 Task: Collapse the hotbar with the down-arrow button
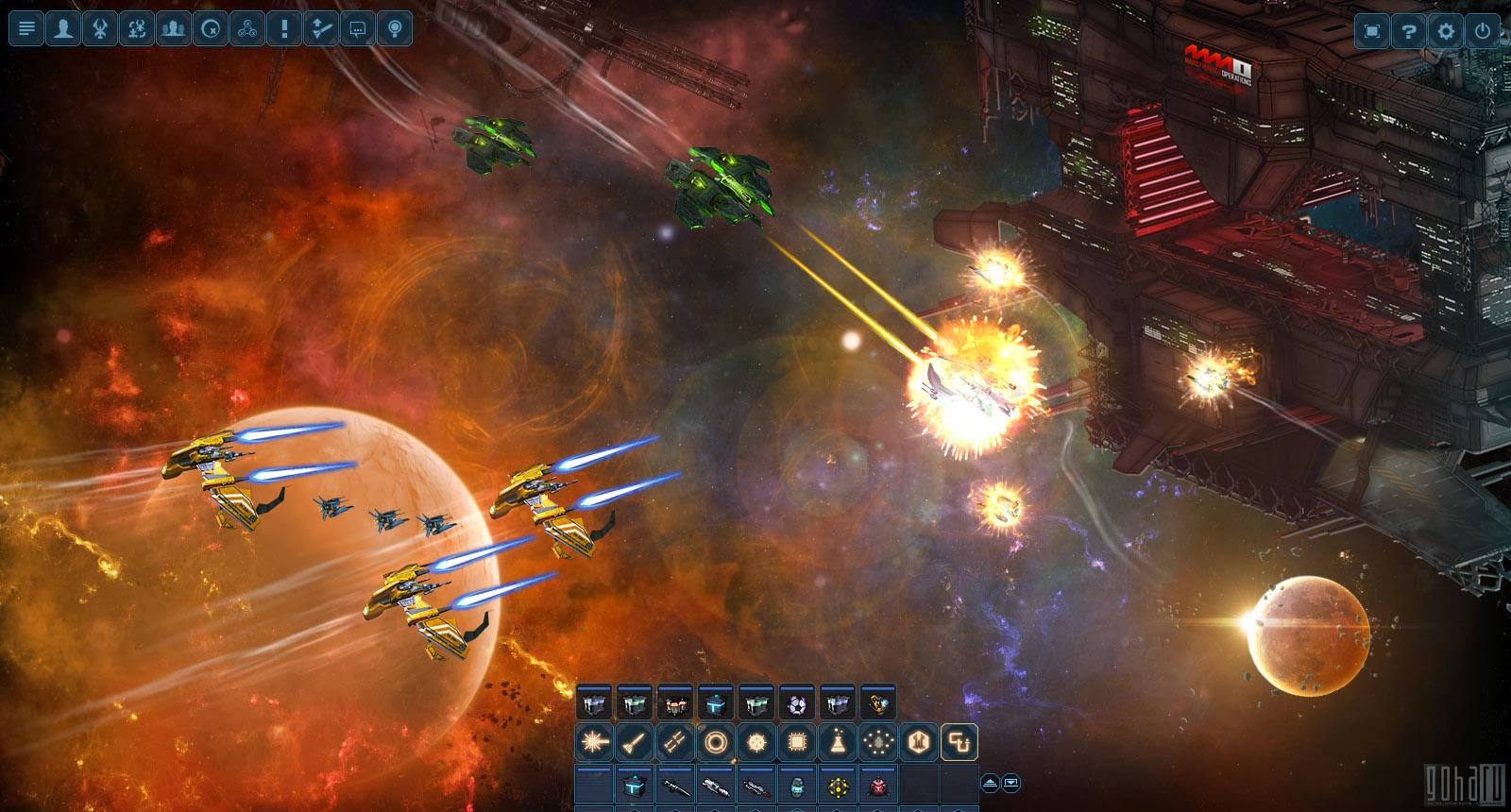tap(1011, 783)
